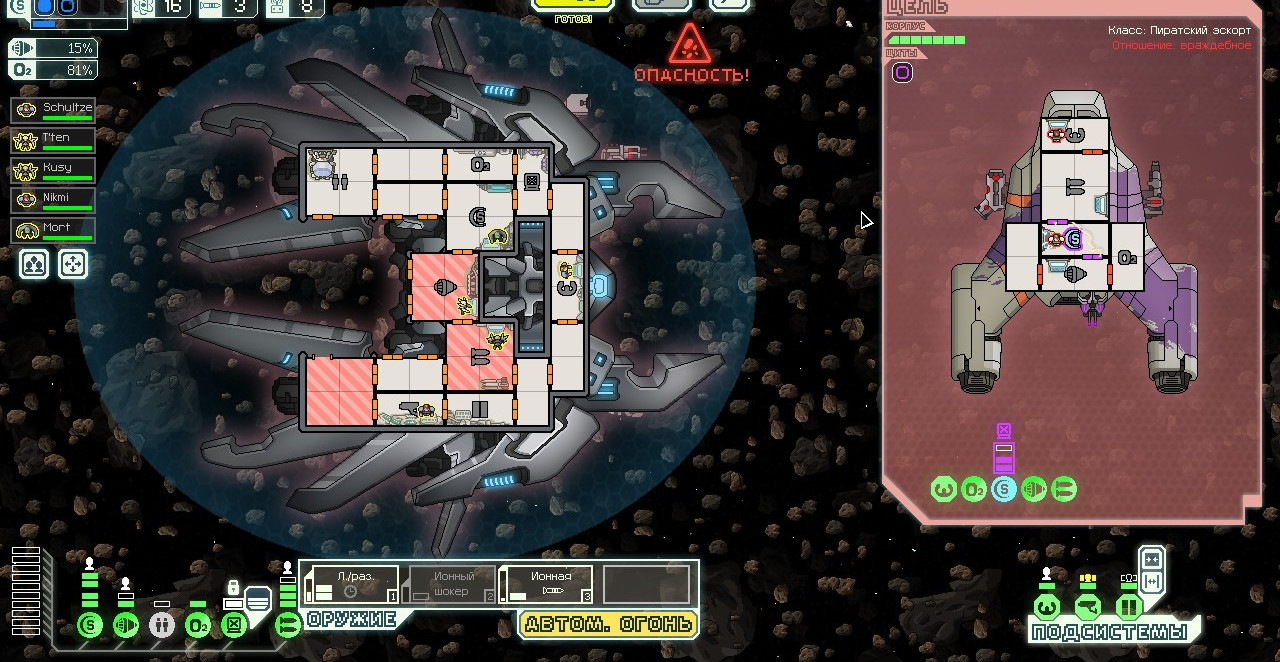
Task: Click the shields system icon
Action: click(90, 626)
